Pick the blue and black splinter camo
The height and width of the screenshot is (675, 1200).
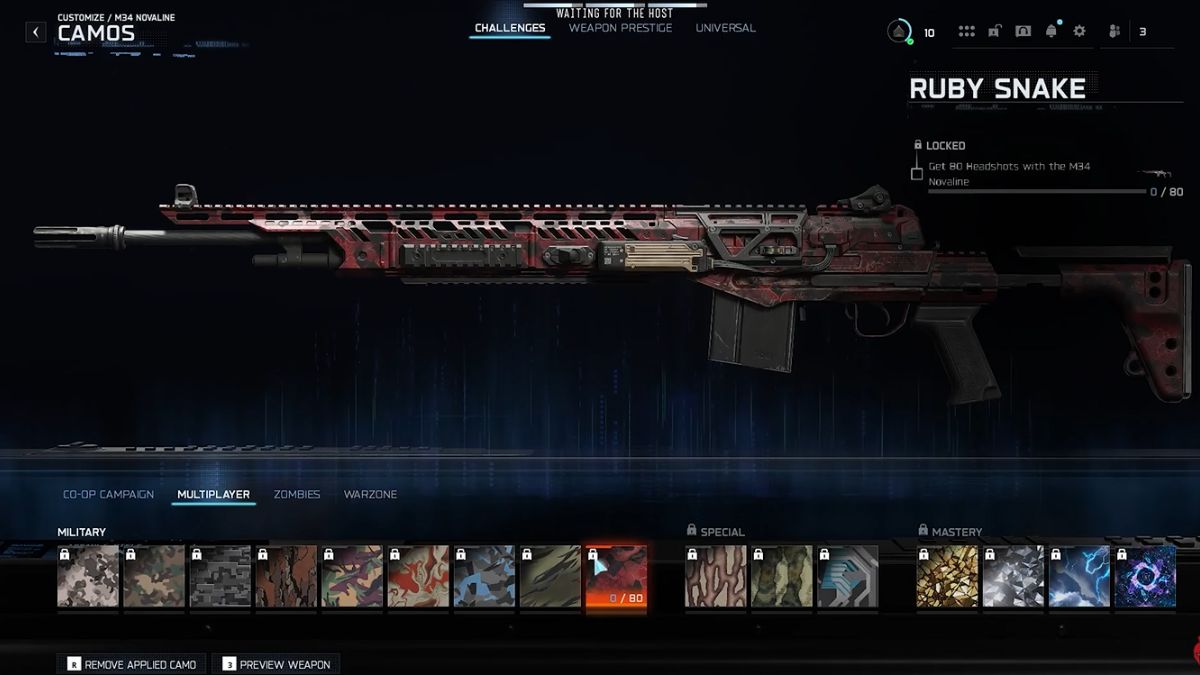(484, 576)
